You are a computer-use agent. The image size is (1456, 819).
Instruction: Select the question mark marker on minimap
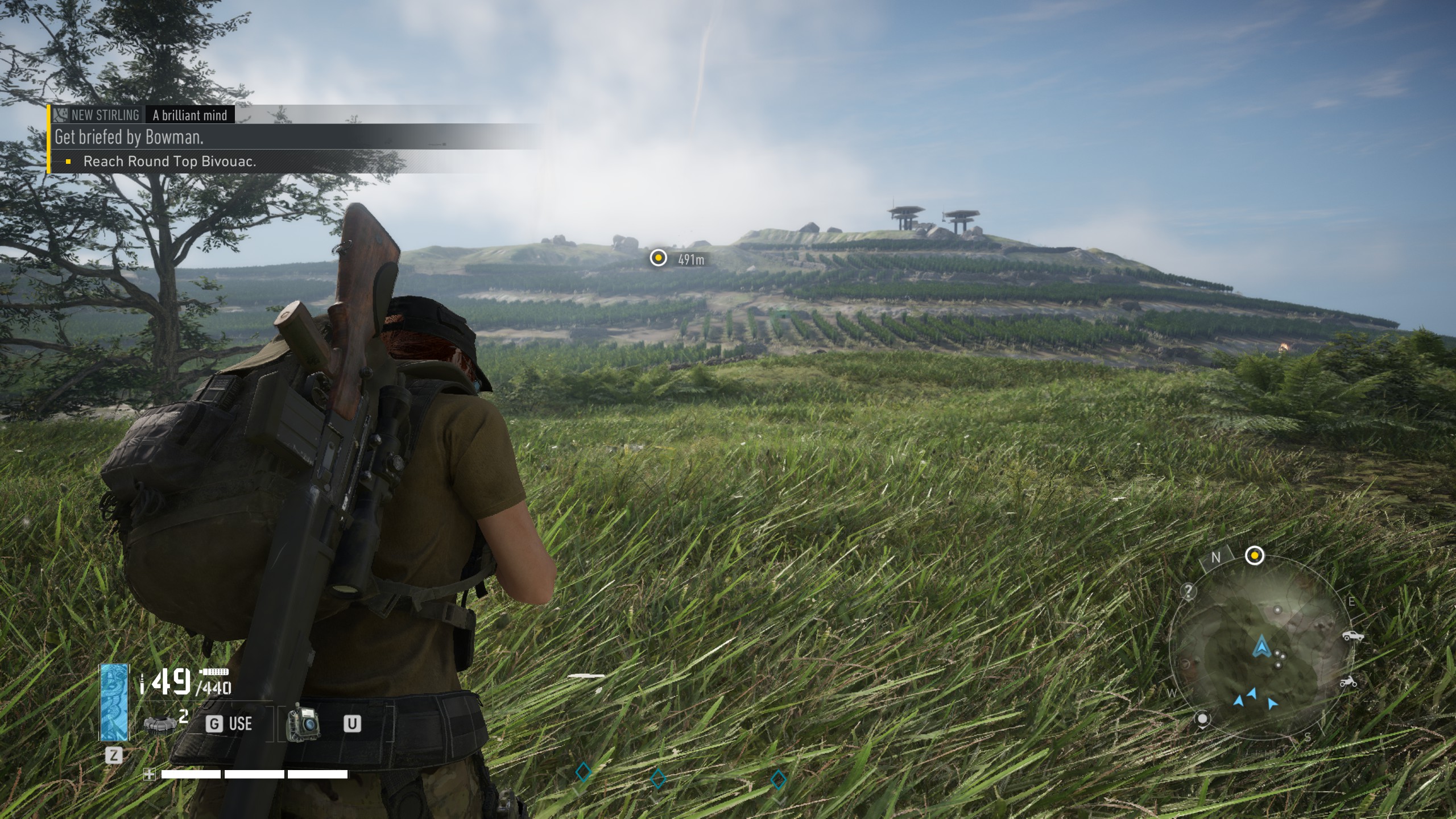click(1188, 591)
